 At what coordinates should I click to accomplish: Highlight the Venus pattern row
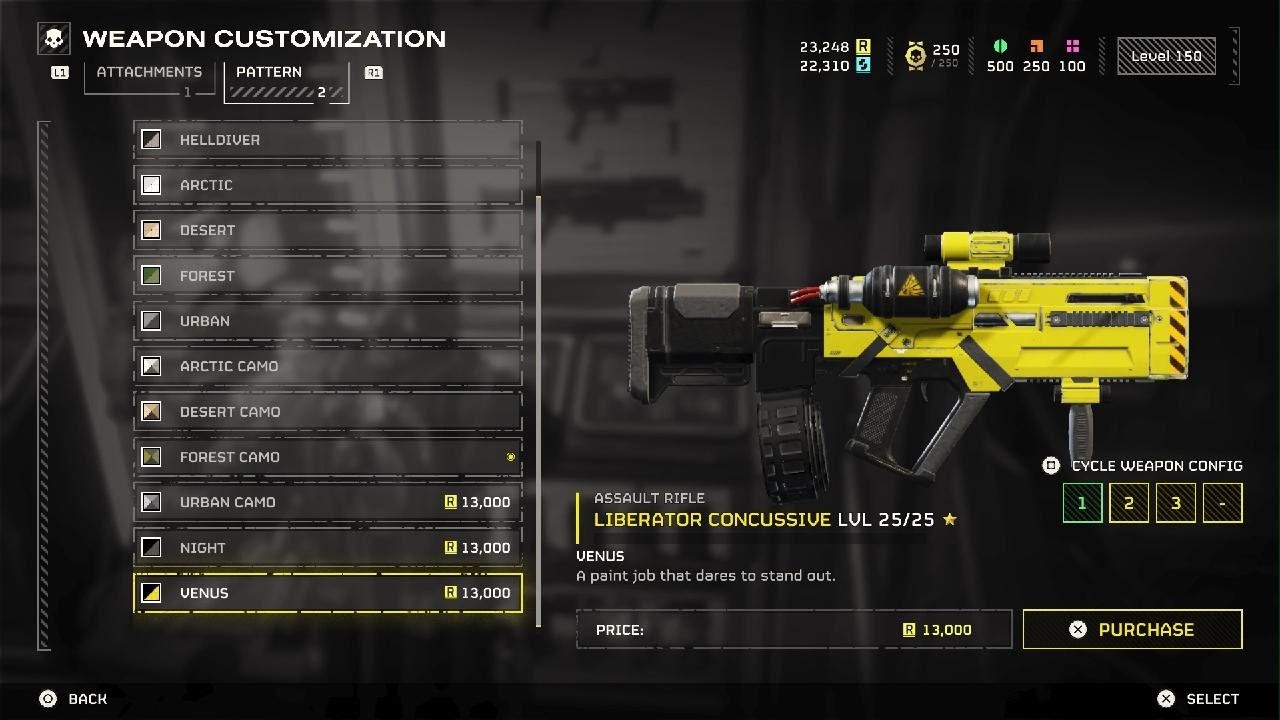pyautogui.click(x=328, y=593)
